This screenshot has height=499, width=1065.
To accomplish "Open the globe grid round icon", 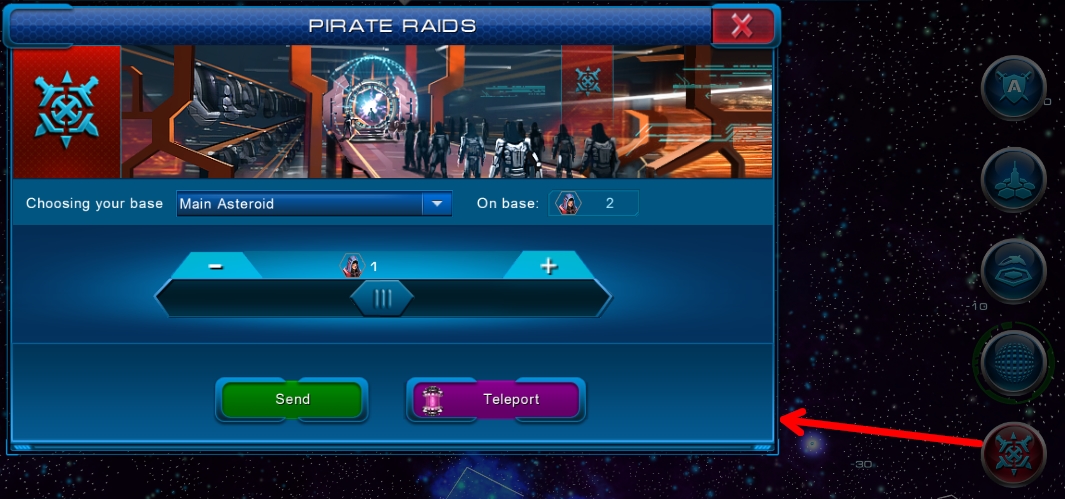I will pyautogui.click(x=1013, y=362).
